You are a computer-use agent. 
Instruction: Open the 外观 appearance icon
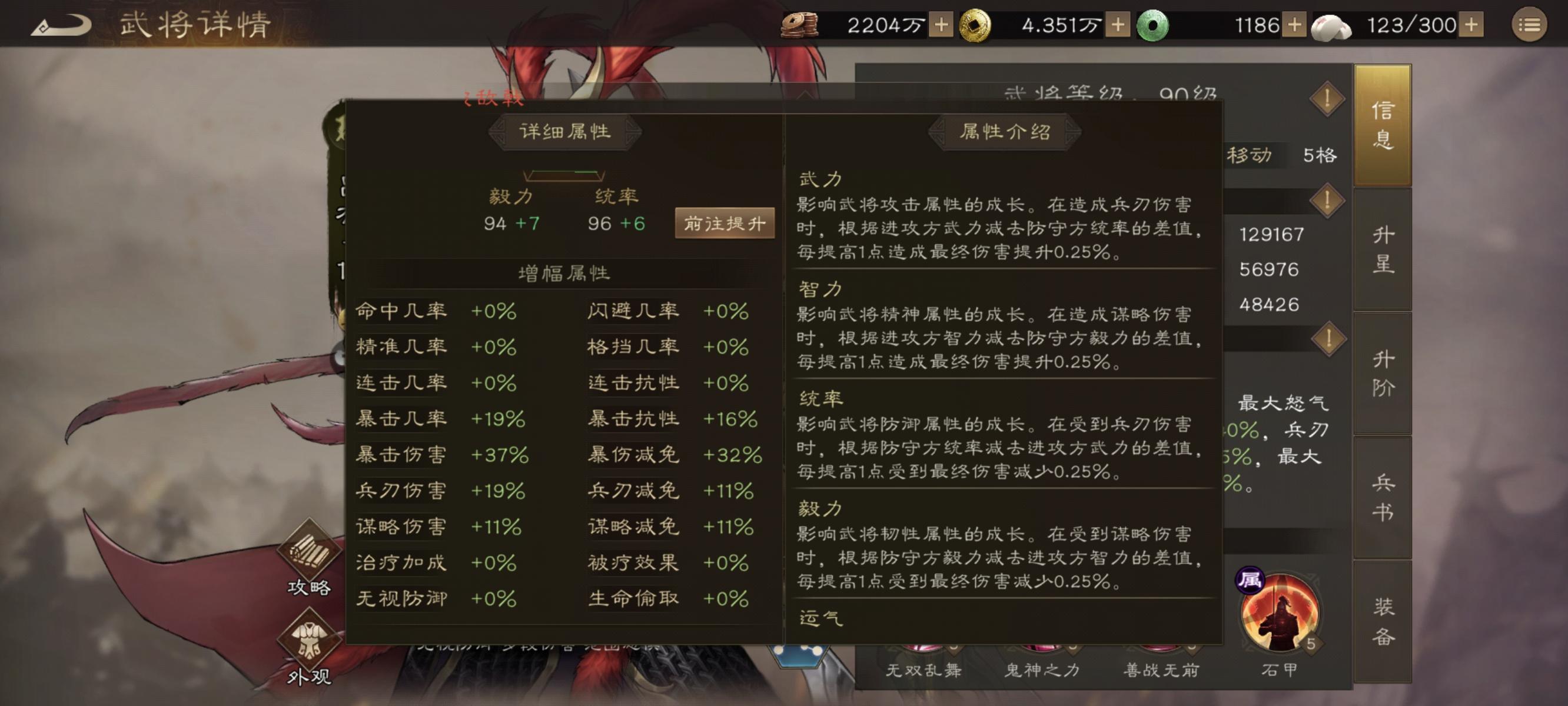tap(310, 636)
